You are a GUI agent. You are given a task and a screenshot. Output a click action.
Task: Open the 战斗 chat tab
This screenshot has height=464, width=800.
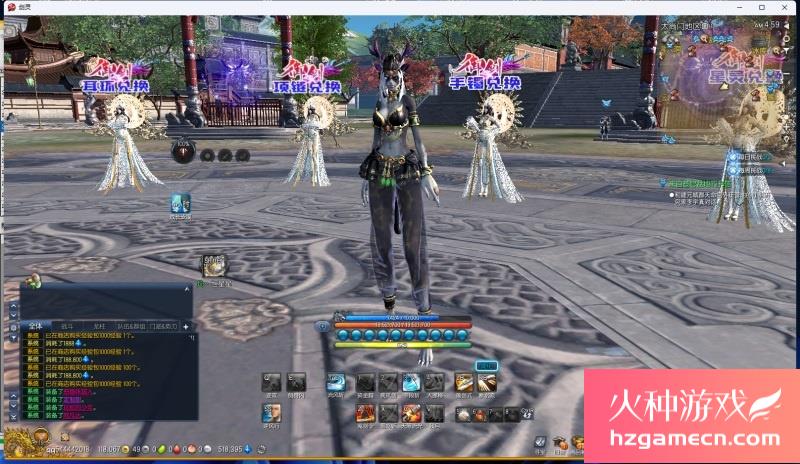(67, 326)
